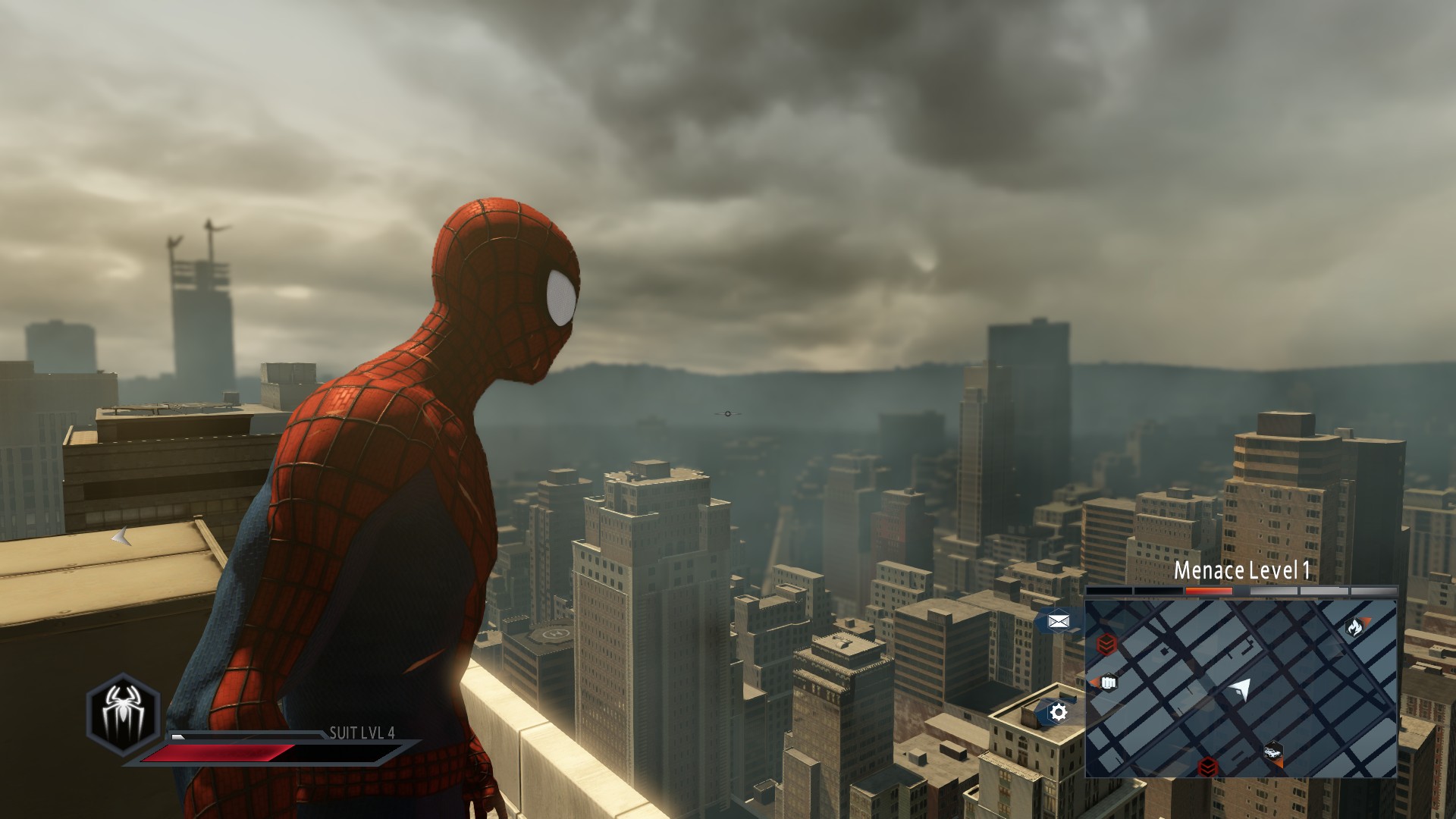Image resolution: width=1456 pixels, height=819 pixels.
Task: Click the red suit experience progress bar
Action: click(x=214, y=752)
